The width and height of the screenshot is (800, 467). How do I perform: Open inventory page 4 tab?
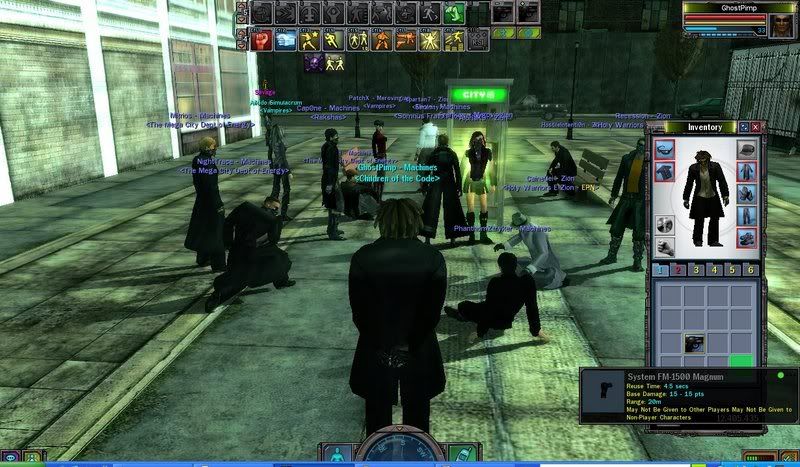(714, 270)
